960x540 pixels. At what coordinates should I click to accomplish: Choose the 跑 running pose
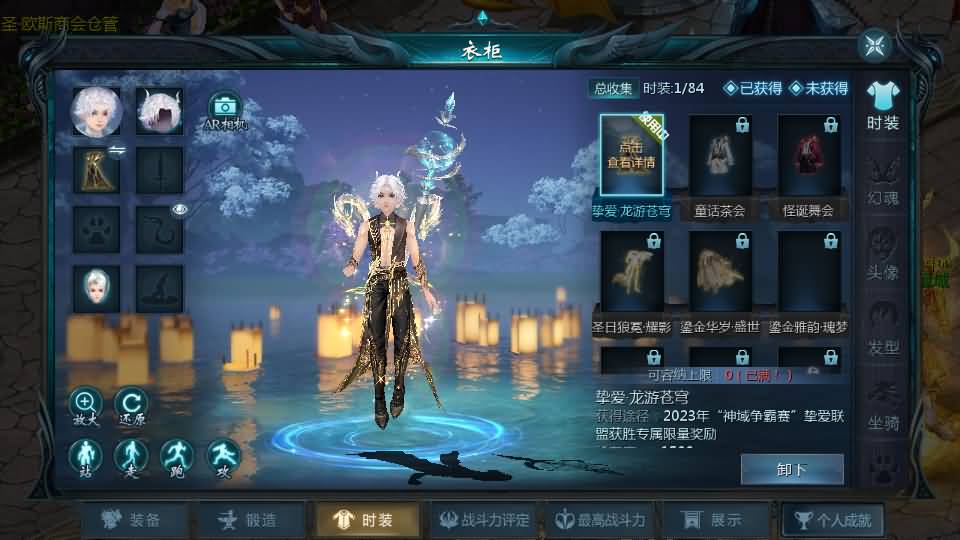pos(177,456)
